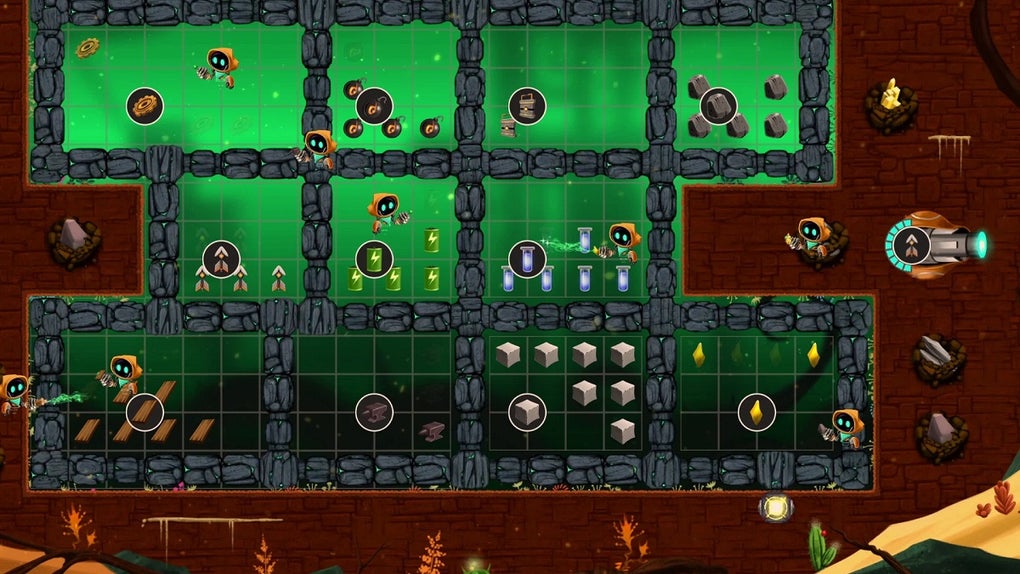The height and width of the screenshot is (574, 1020).
Task: Click the bomb storage zone icon
Action: pyautogui.click(x=374, y=105)
